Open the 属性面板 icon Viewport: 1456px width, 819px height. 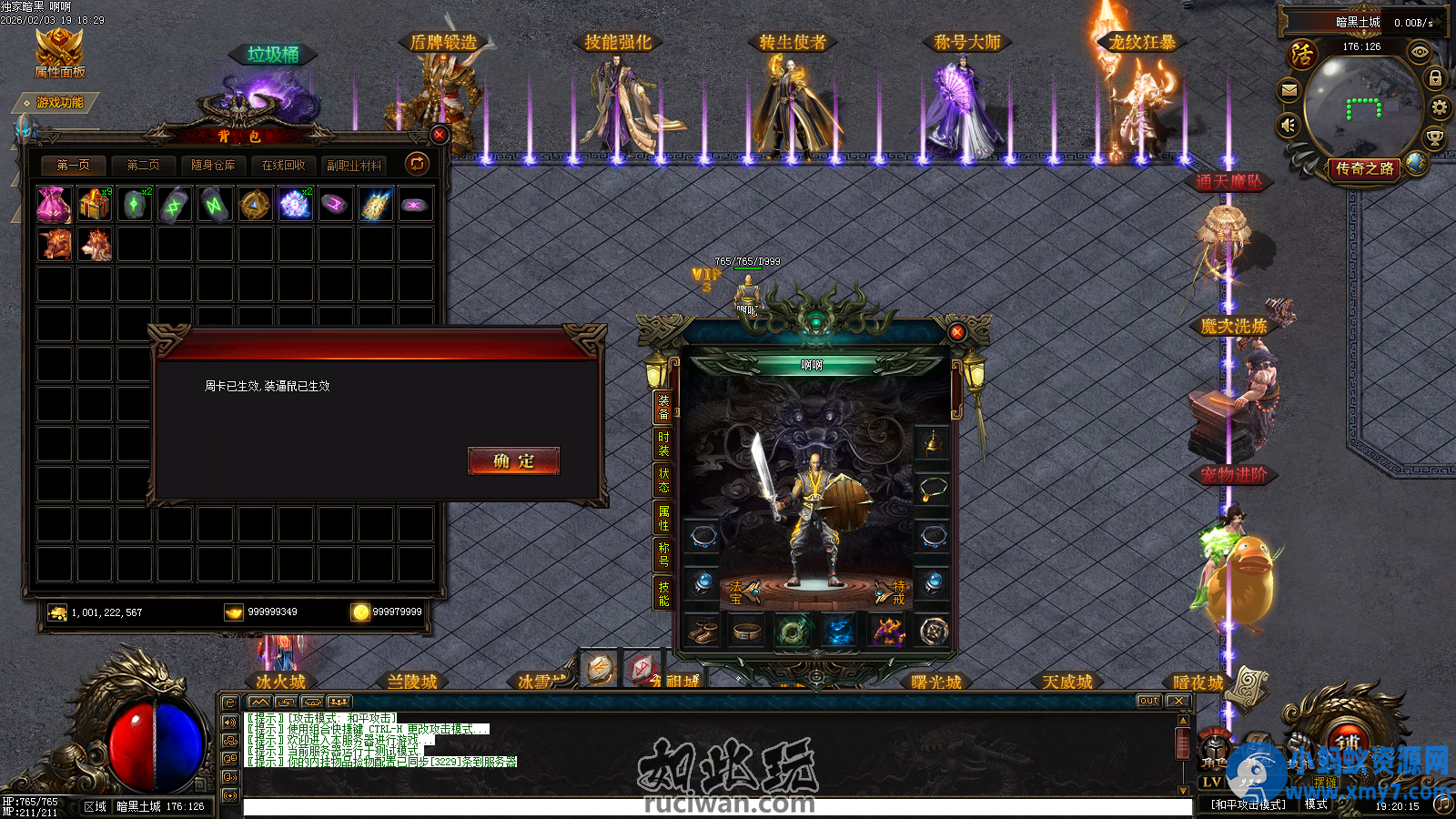click(x=59, y=53)
